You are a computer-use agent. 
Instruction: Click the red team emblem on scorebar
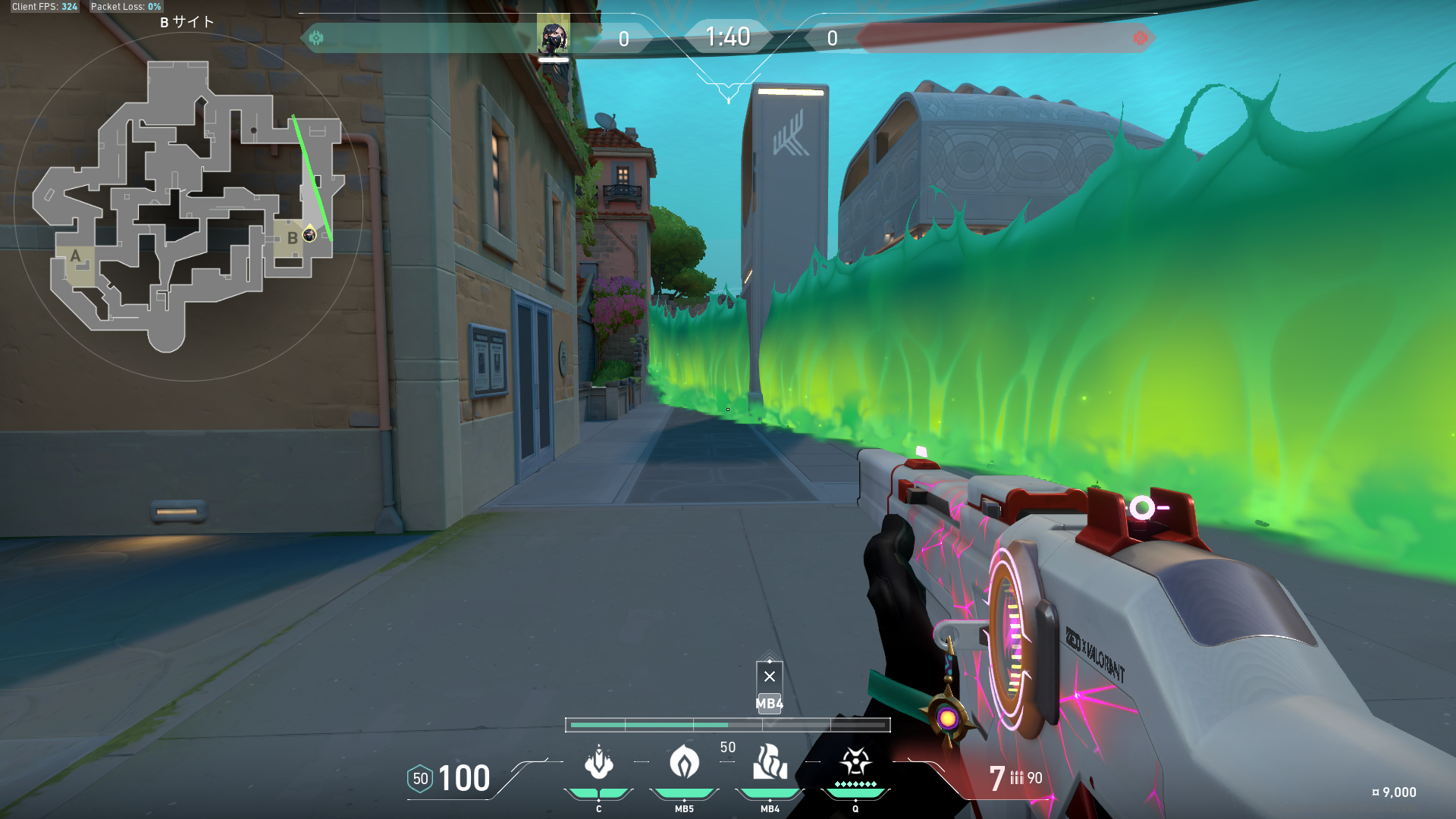1140,38
